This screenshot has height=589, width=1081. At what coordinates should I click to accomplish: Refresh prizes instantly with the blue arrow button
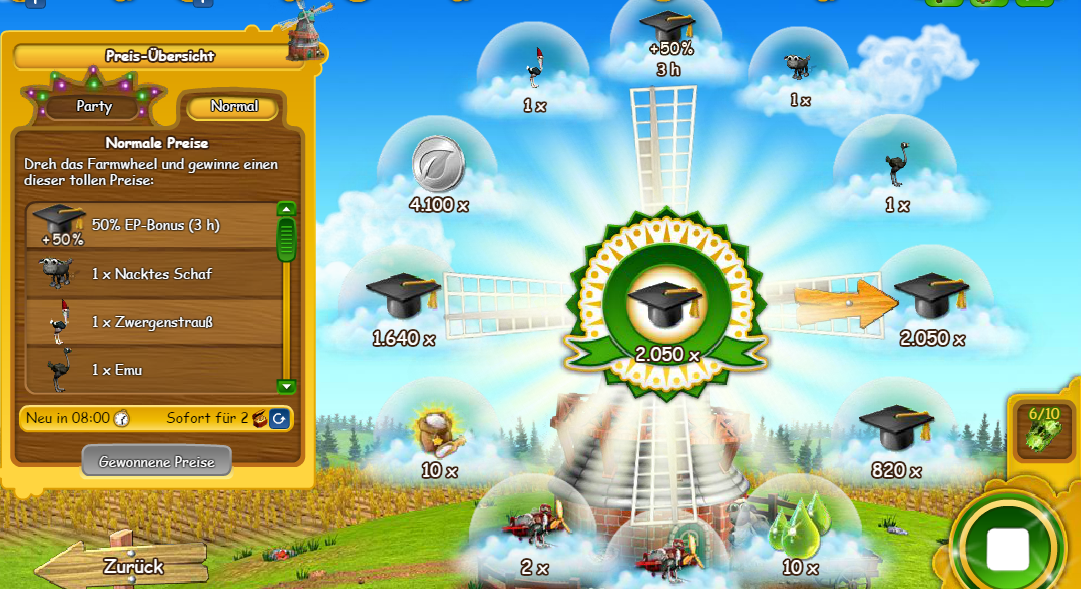(x=280, y=418)
